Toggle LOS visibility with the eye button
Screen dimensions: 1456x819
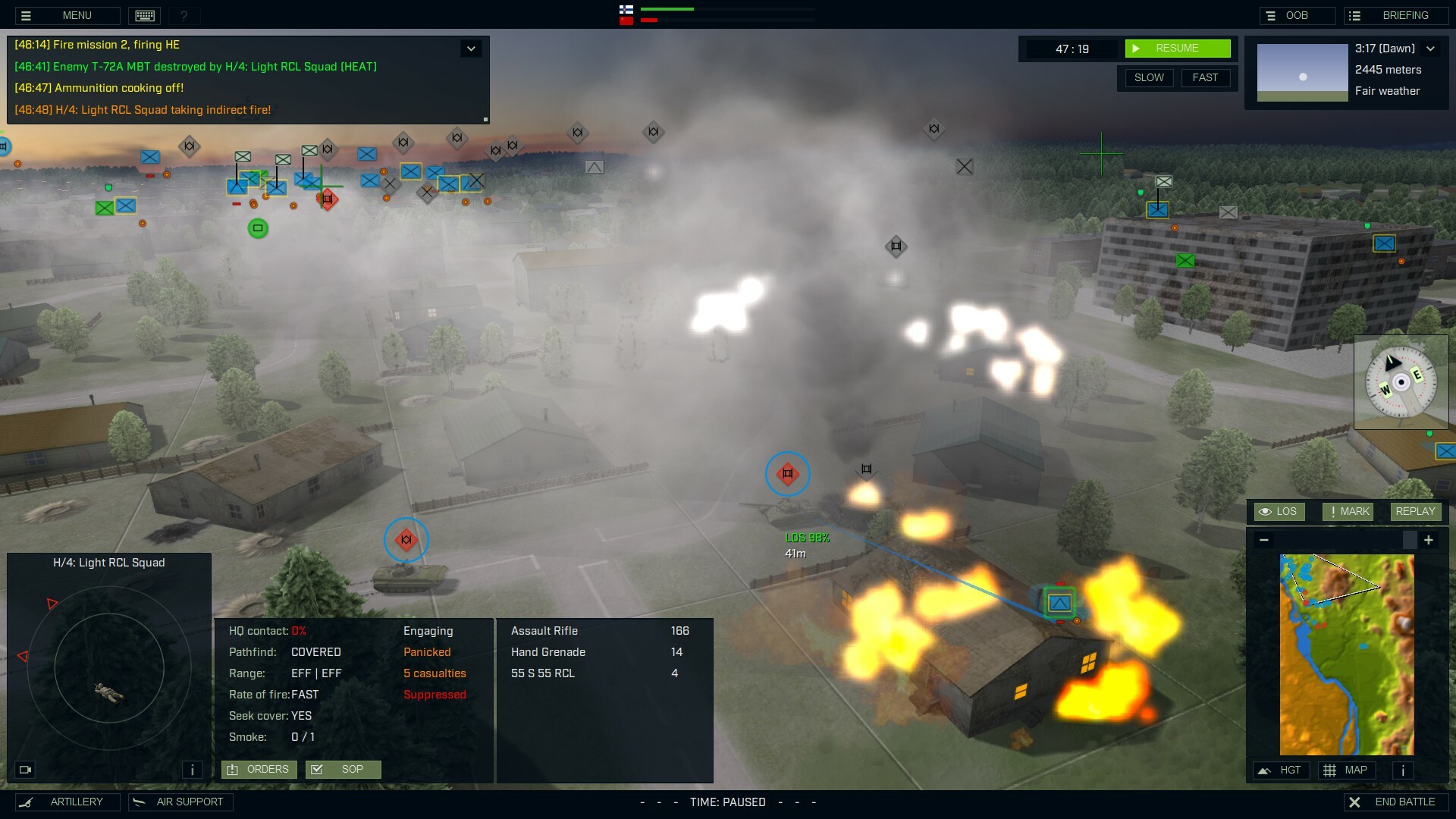tap(1279, 511)
